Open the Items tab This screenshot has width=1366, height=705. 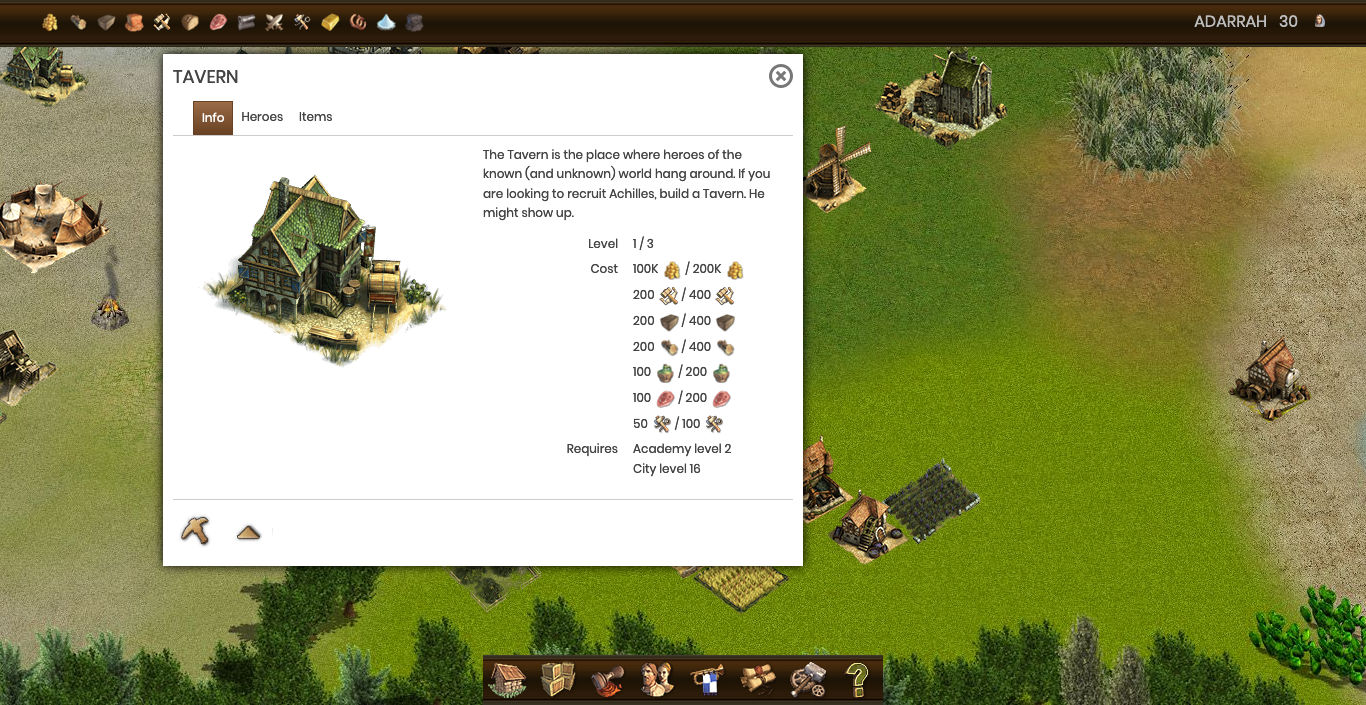click(315, 117)
